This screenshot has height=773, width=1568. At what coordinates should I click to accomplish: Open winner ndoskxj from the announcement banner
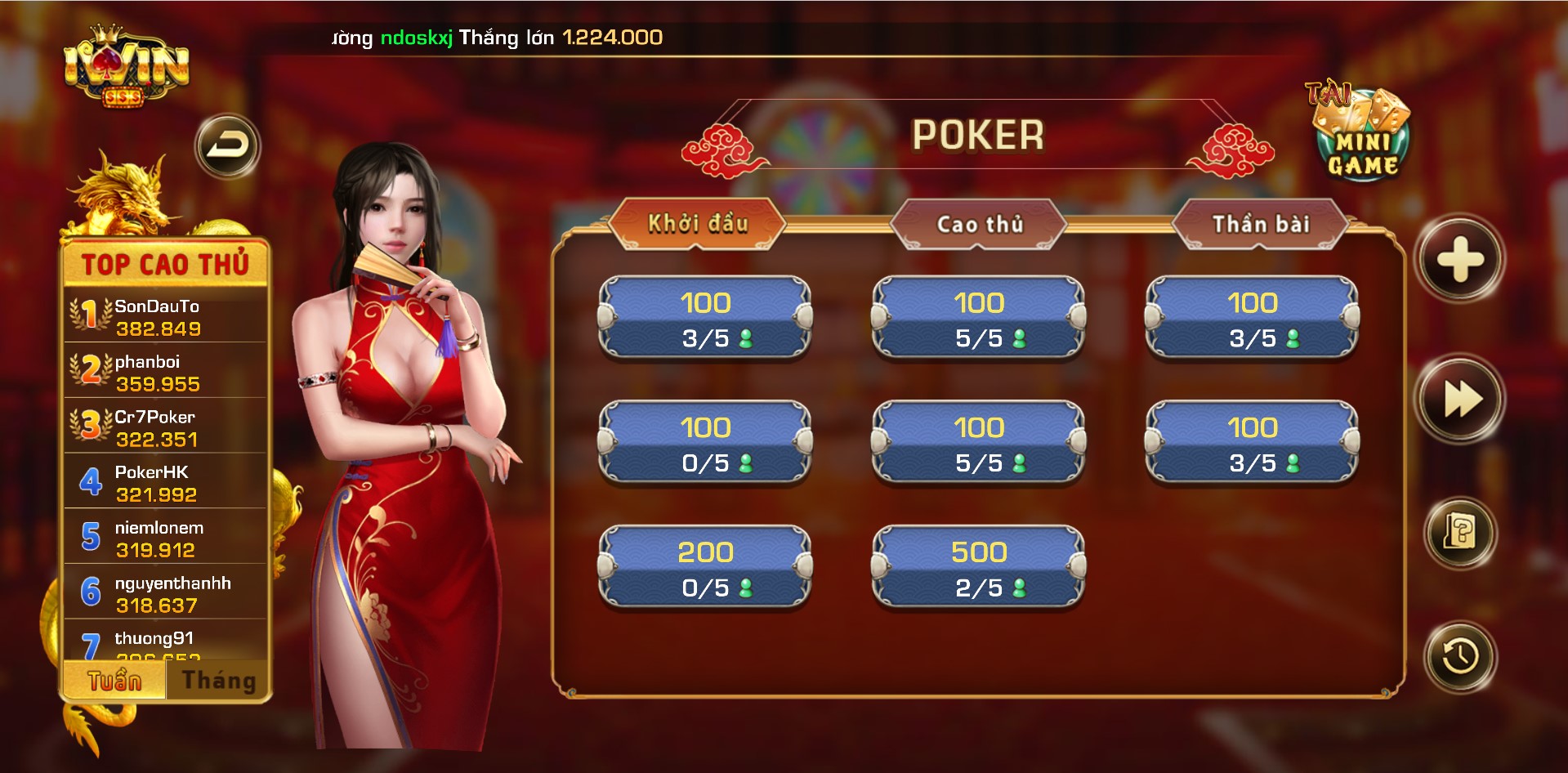(417, 36)
